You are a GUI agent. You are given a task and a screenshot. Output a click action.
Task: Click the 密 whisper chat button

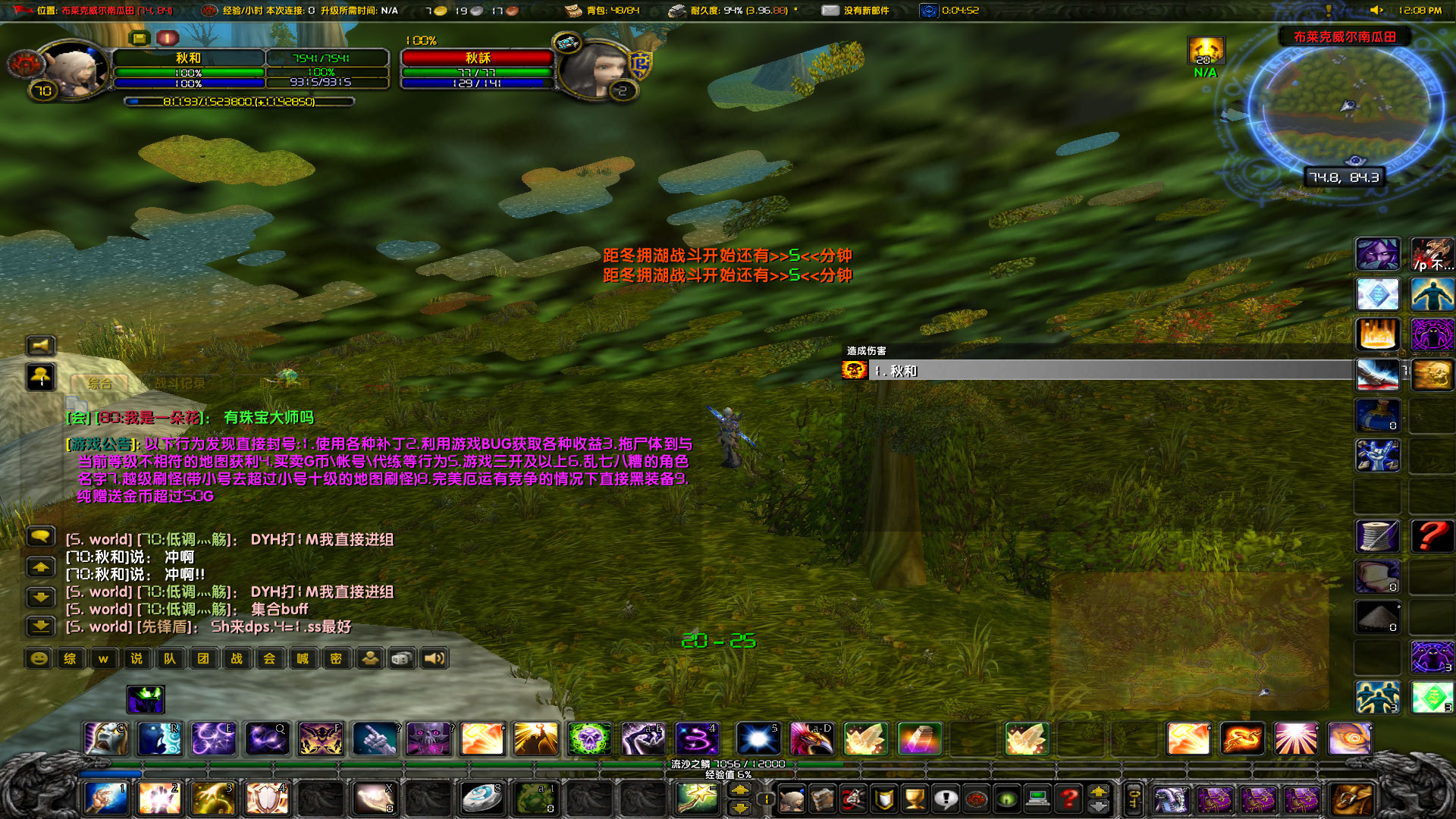point(334,658)
